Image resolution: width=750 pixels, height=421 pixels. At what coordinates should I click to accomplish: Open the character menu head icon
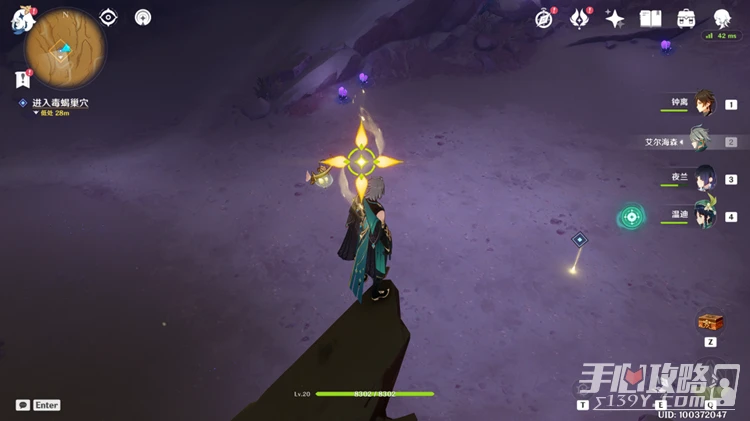pos(722,18)
